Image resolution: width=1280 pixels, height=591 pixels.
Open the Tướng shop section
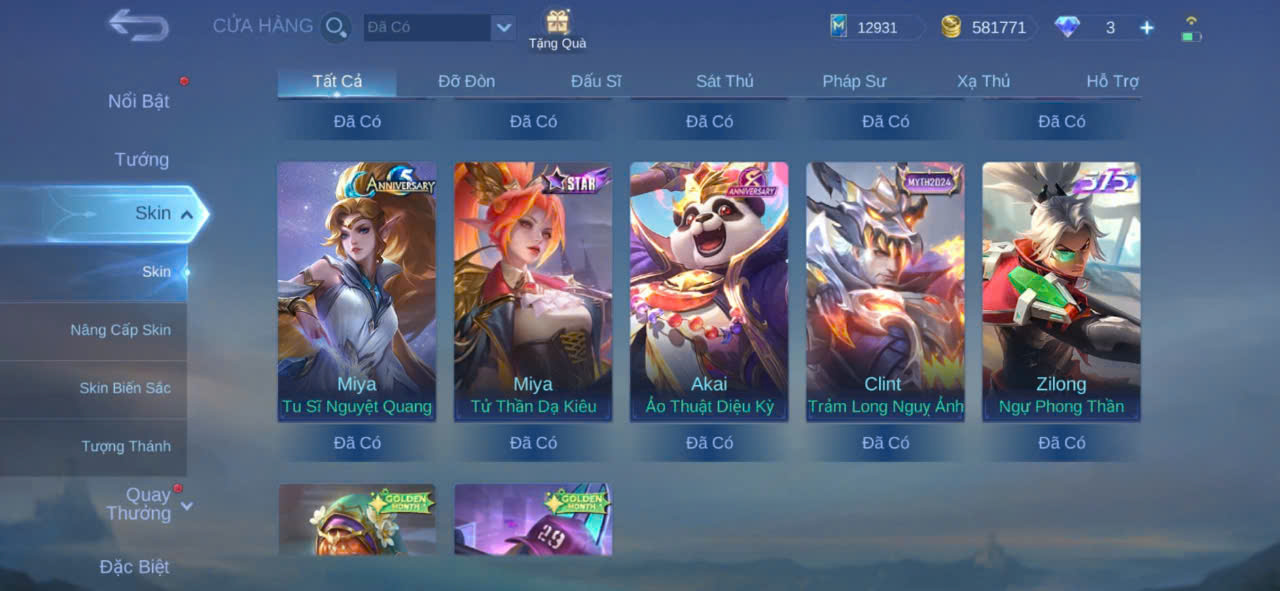tap(142, 159)
